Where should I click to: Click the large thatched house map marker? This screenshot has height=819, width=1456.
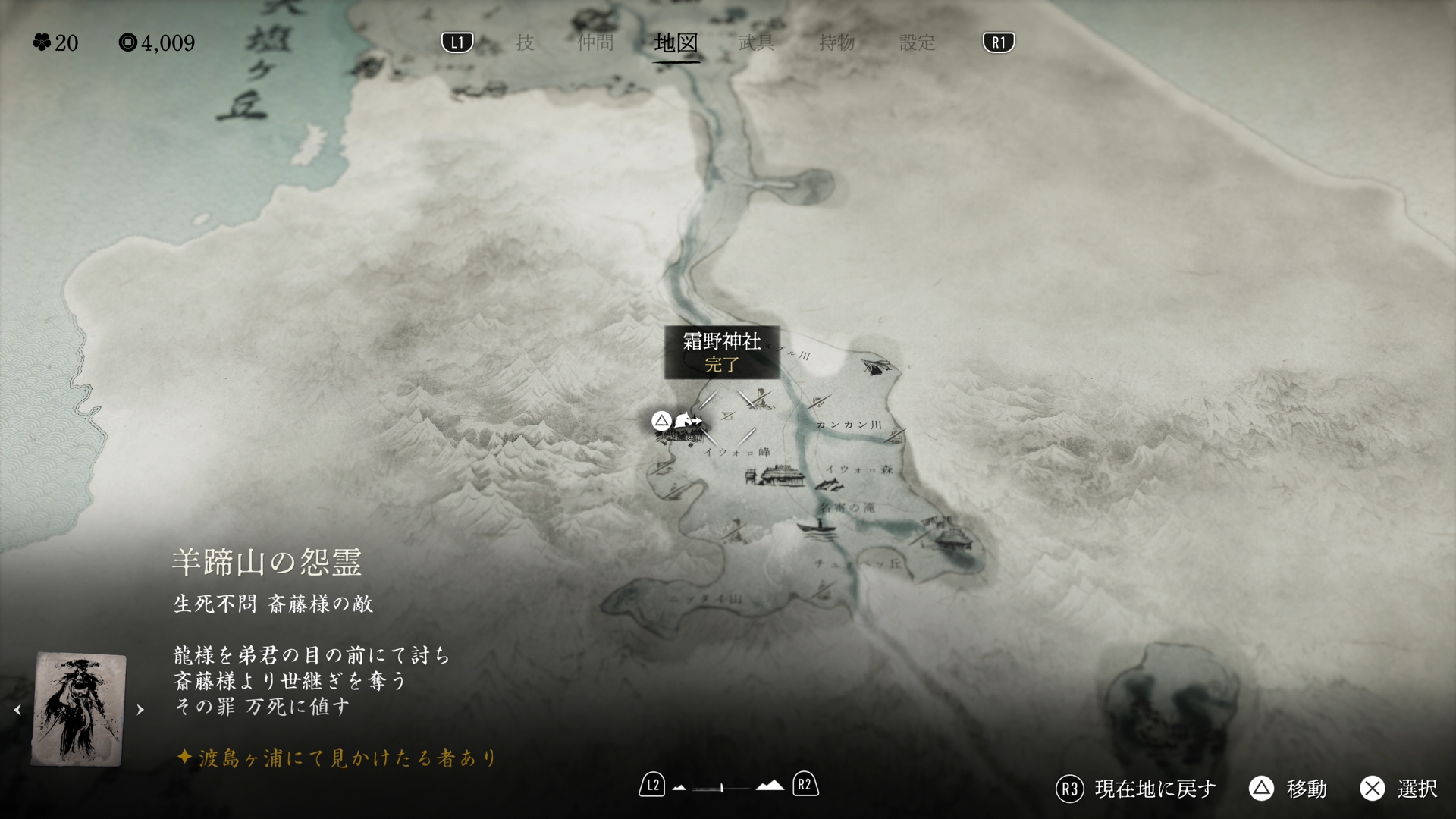[x=777, y=475]
